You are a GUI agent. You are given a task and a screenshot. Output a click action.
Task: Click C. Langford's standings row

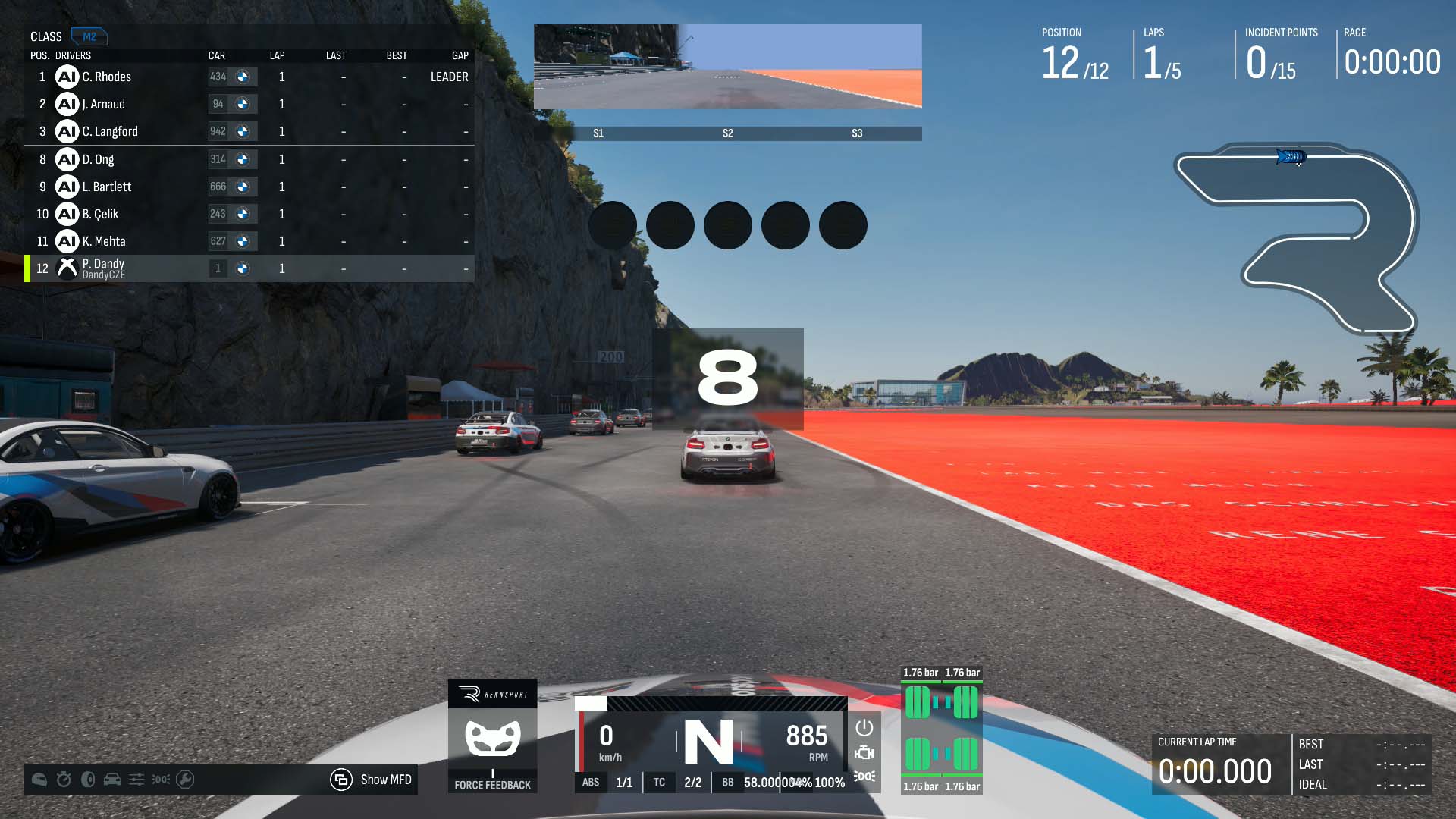click(250, 131)
